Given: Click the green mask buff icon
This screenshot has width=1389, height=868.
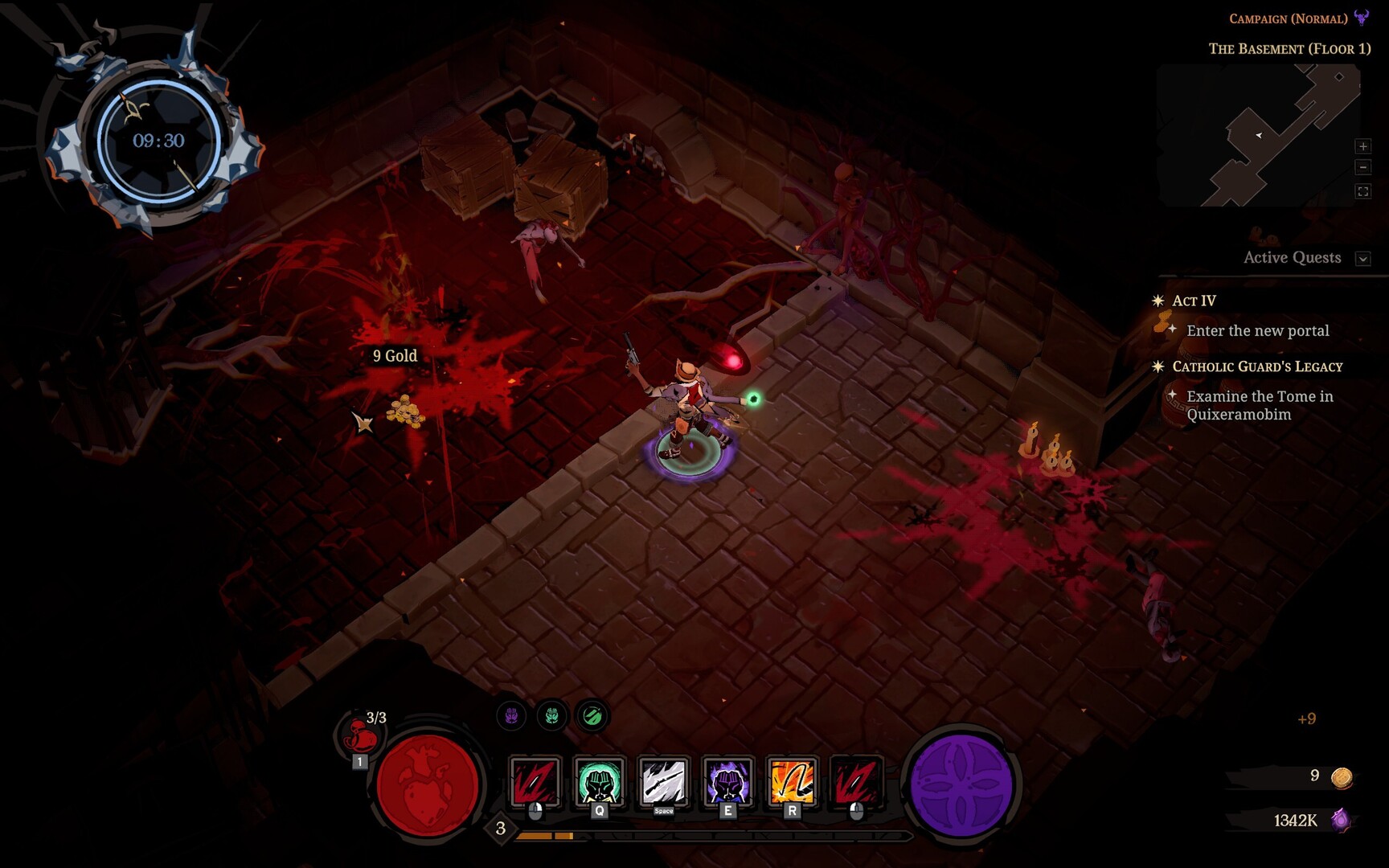Looking at the screenshot, I should [552, 715].
